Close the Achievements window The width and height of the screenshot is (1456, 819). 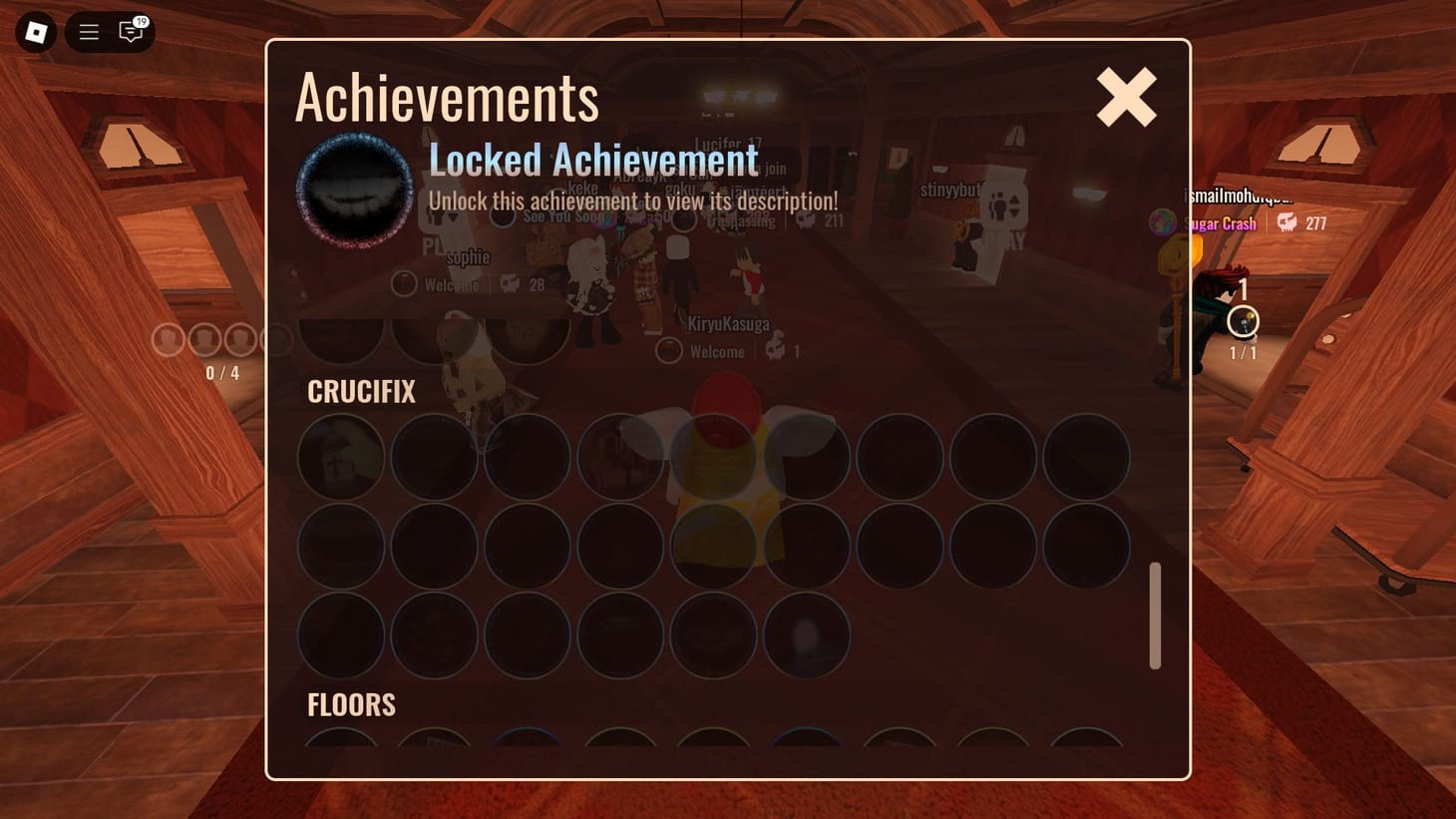point(1125,97)
